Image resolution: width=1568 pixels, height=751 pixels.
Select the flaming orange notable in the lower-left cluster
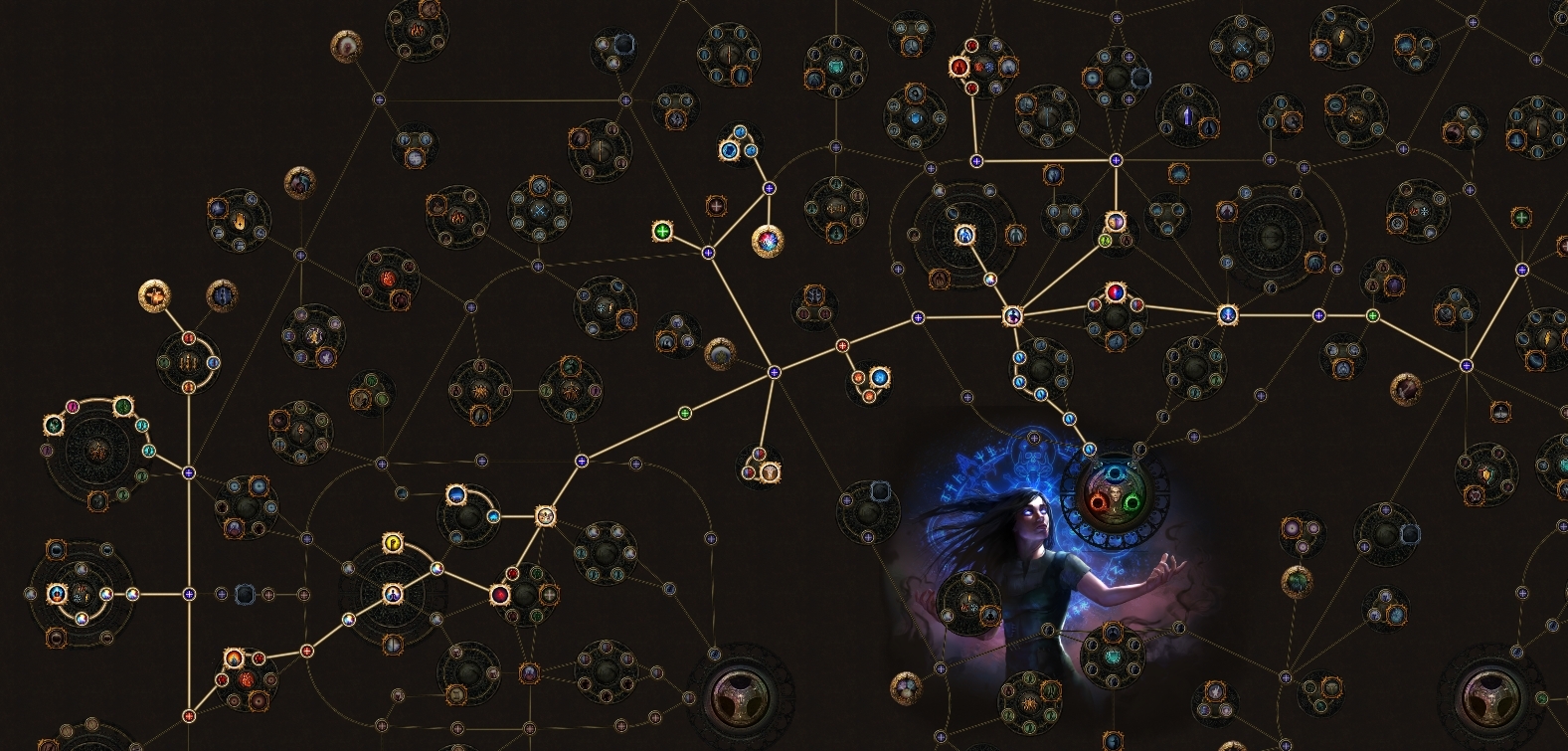tap(234, 658)
